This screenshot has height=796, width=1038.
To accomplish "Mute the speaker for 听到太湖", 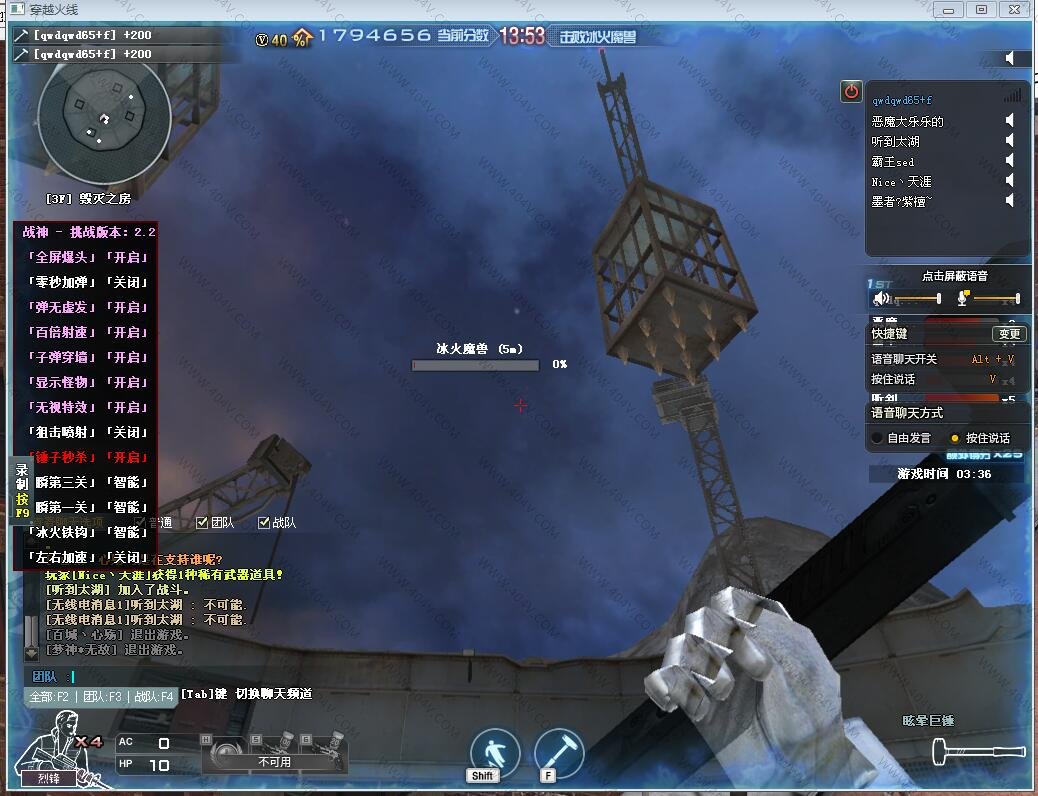I will (x=1010, y=141).
